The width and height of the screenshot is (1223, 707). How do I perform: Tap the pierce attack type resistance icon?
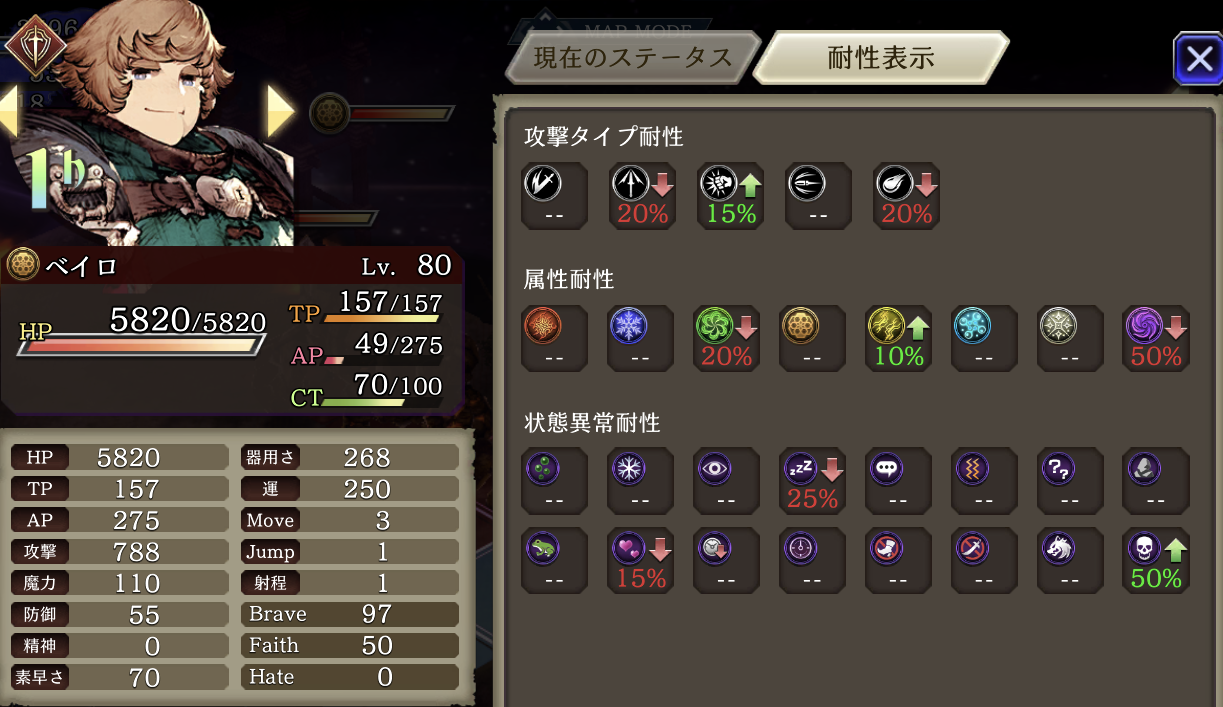(x=629, y=184)
